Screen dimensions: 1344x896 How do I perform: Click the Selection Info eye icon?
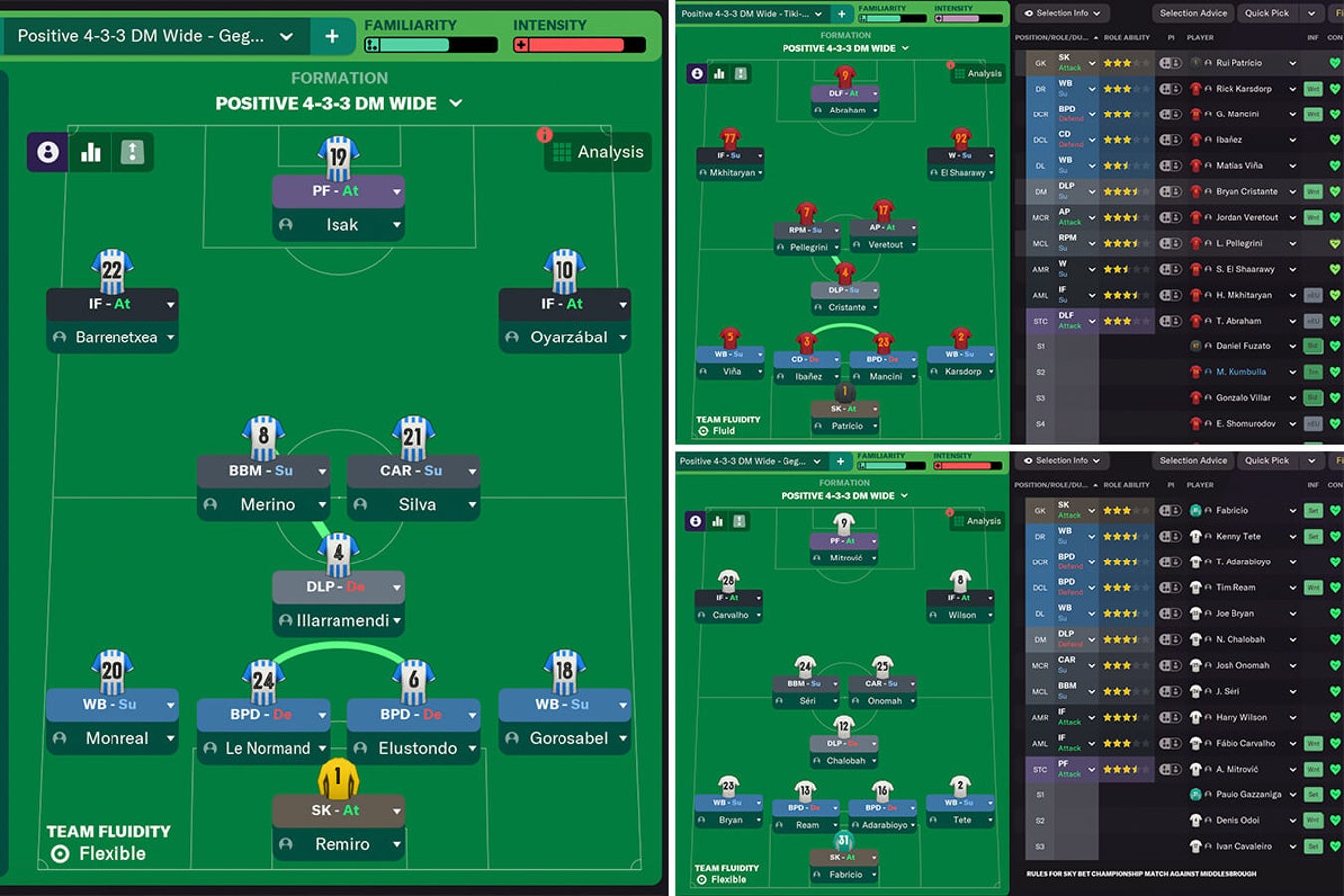click(1028, 13)
